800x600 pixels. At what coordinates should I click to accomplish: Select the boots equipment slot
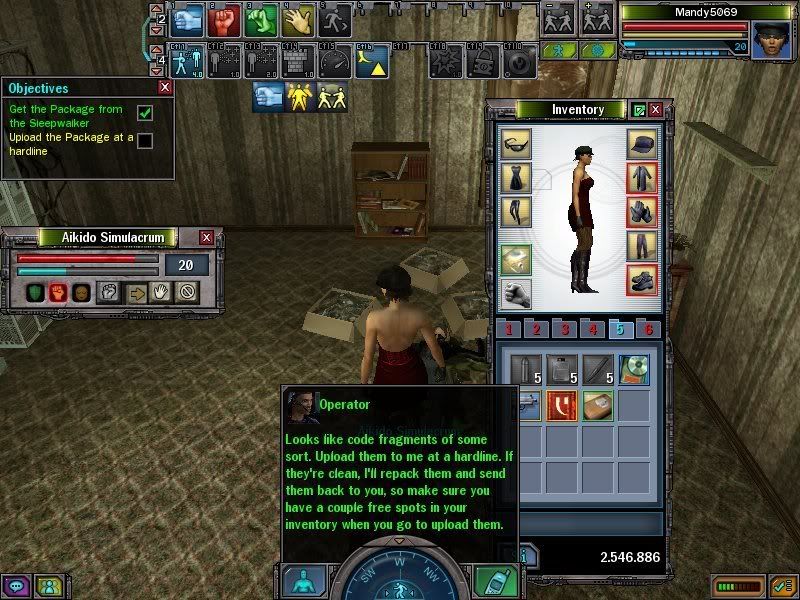642,280
